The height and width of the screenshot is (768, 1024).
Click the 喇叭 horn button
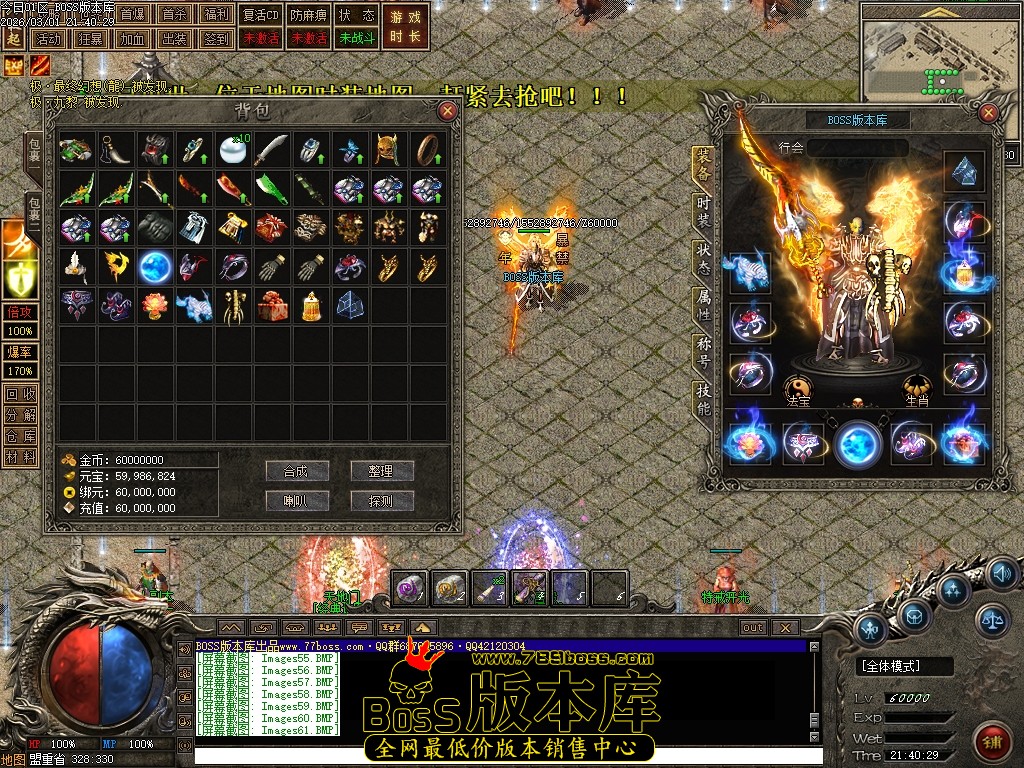click(297, 501)
